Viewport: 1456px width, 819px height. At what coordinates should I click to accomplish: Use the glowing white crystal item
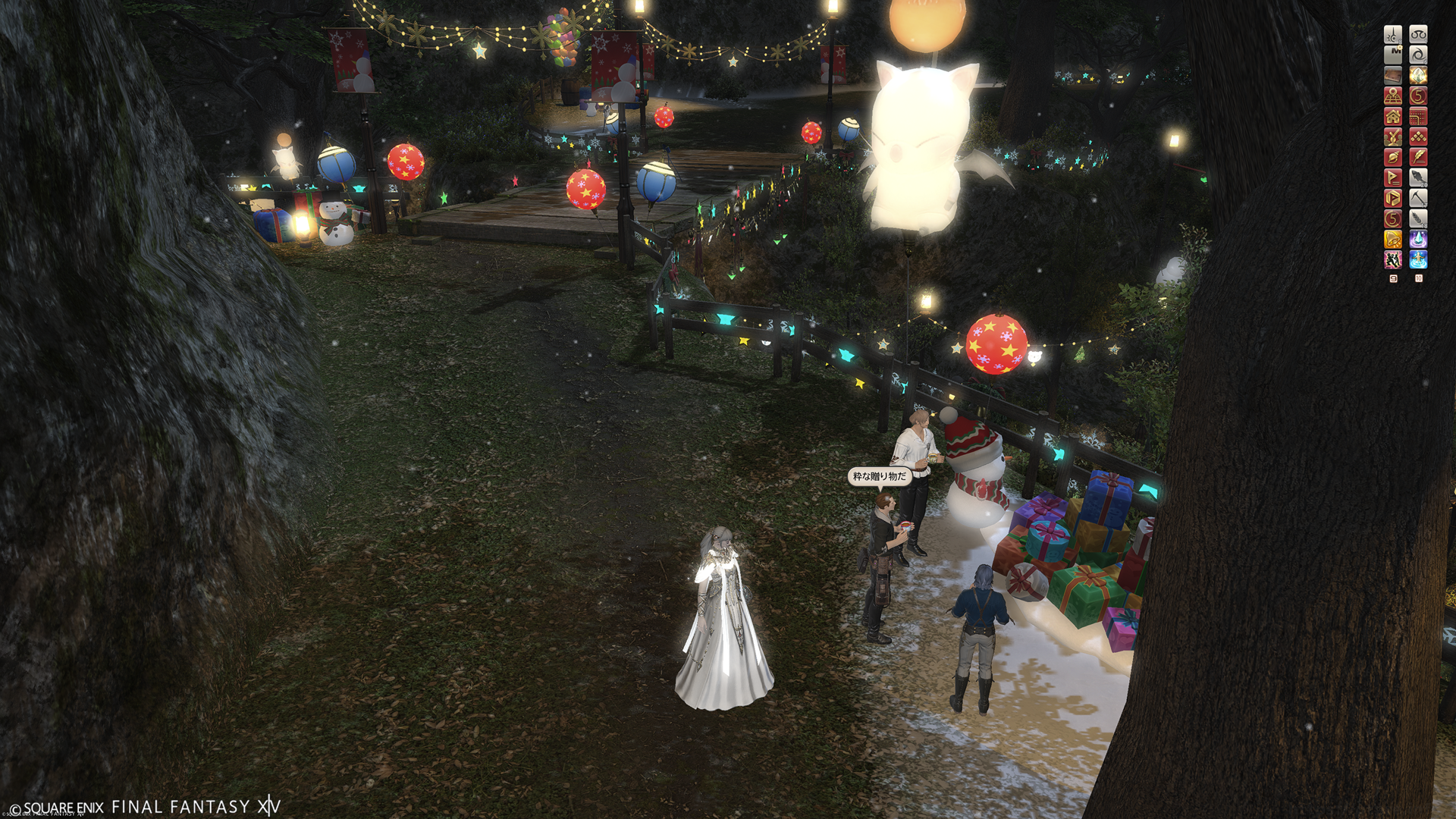[x=1418, y=75]
